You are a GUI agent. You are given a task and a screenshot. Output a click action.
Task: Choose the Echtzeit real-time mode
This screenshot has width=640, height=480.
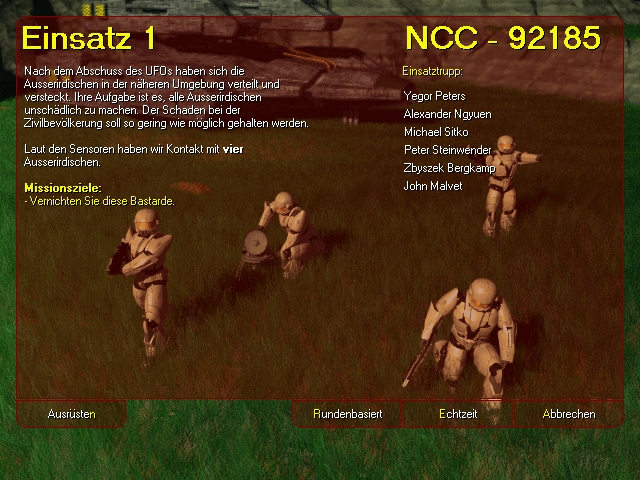point(458,414)
